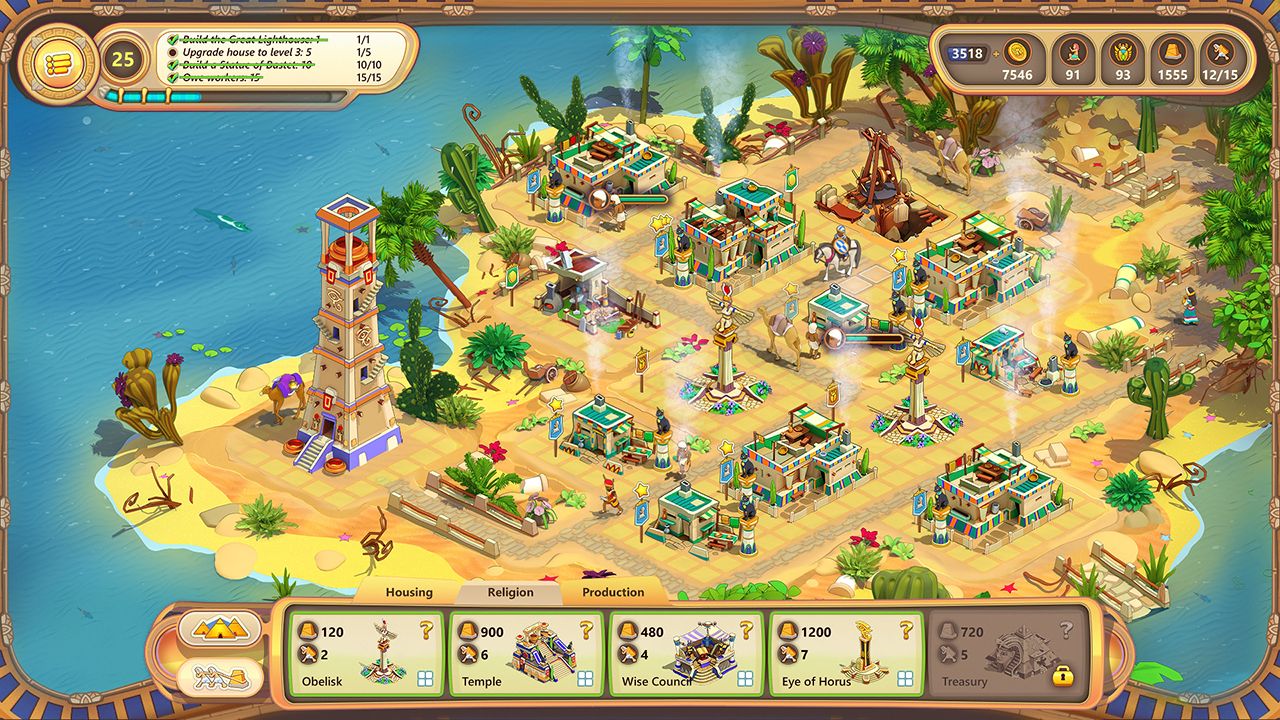Switch to the Housing tab
Viewport: 1280px width, 720px height.
[x=409, y=592]
